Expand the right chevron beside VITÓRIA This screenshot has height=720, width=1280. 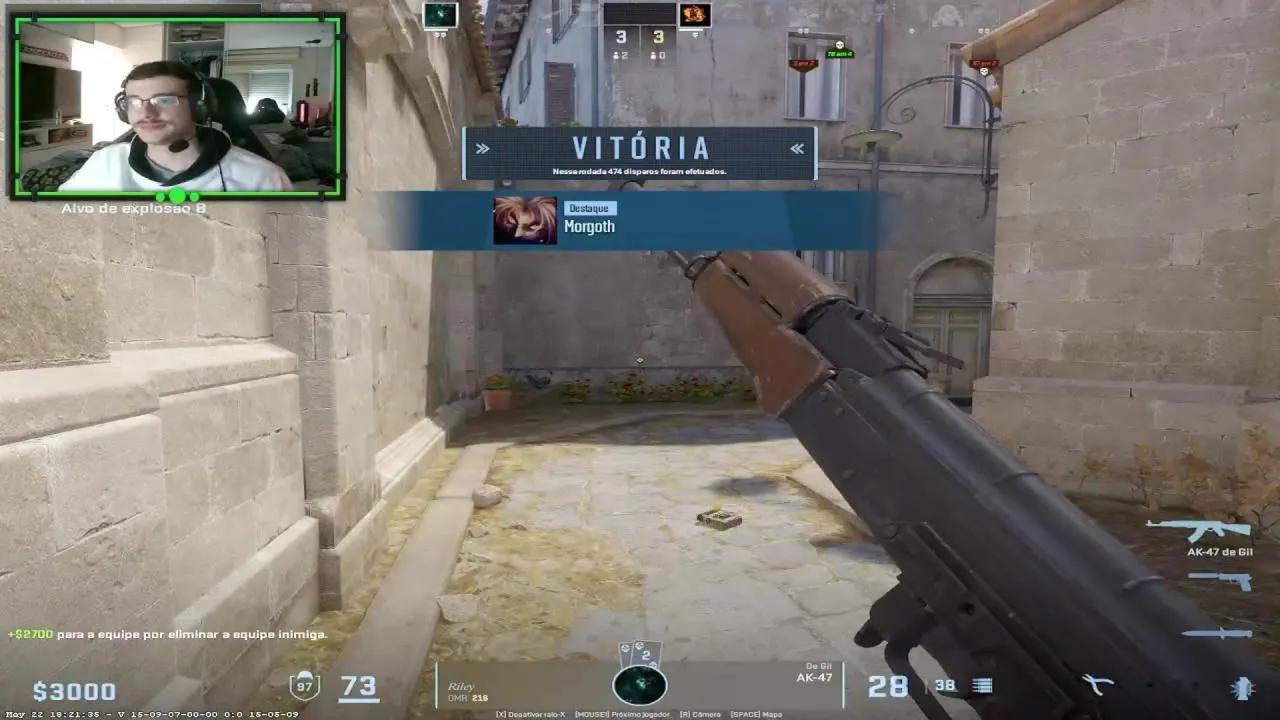(795, 148)
